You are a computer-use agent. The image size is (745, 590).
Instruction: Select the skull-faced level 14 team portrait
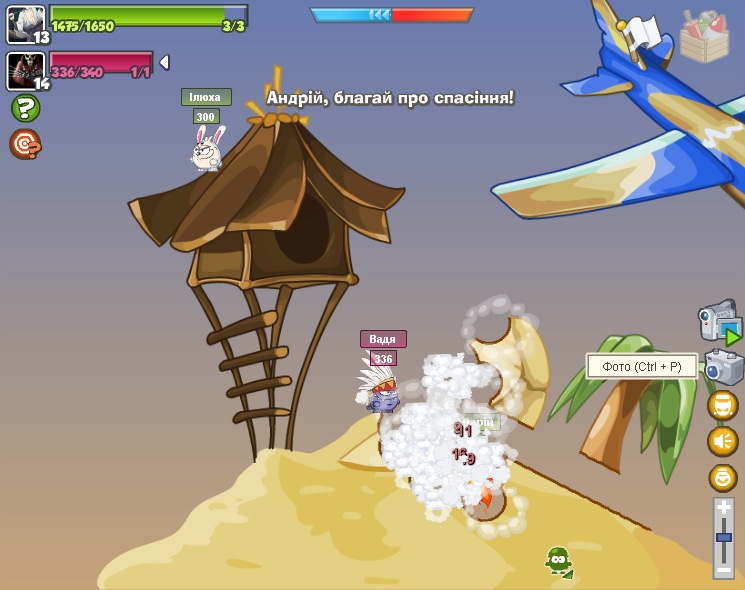25,70
